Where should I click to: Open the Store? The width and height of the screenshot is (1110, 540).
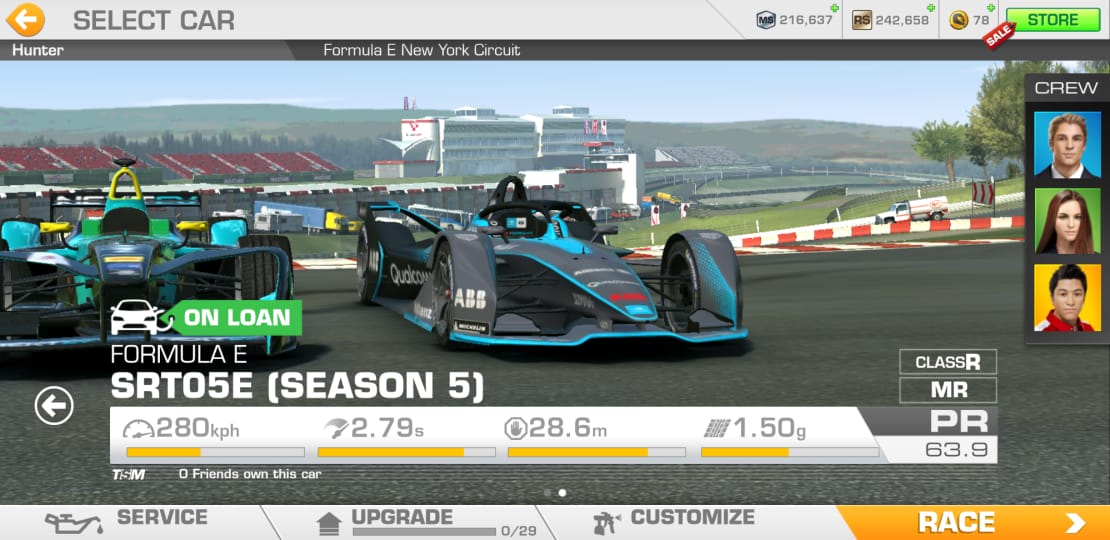[x=1052, y=20]
